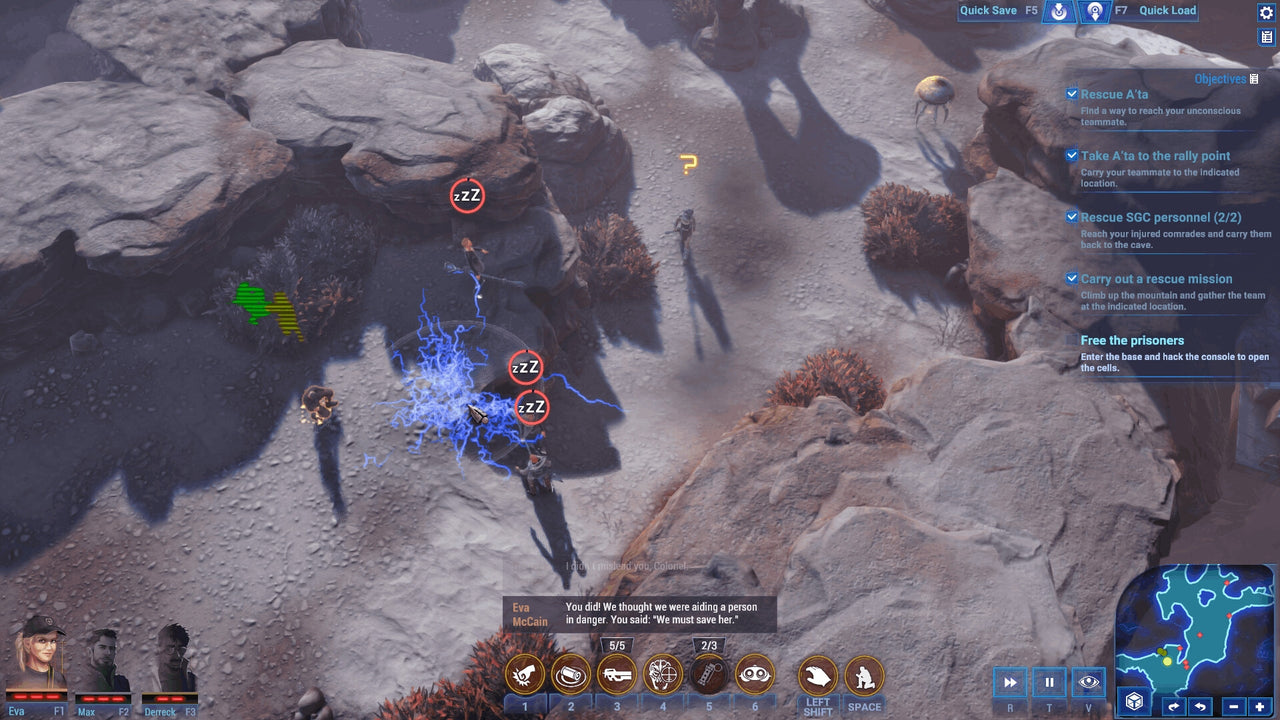Toggle pause with the T button
The width and height of the screenshot is (1280, 720).
click(x=1048, y=682)
